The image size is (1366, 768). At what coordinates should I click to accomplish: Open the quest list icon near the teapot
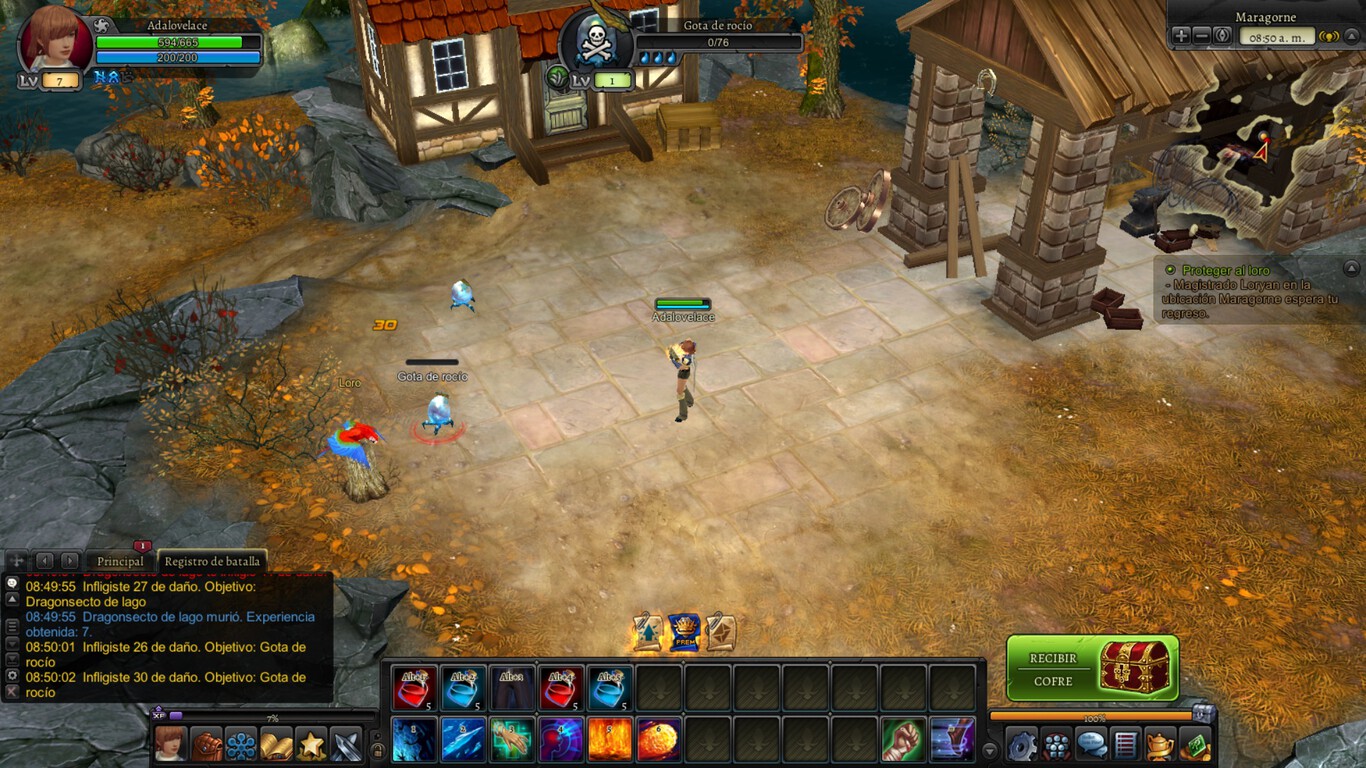1125,742
